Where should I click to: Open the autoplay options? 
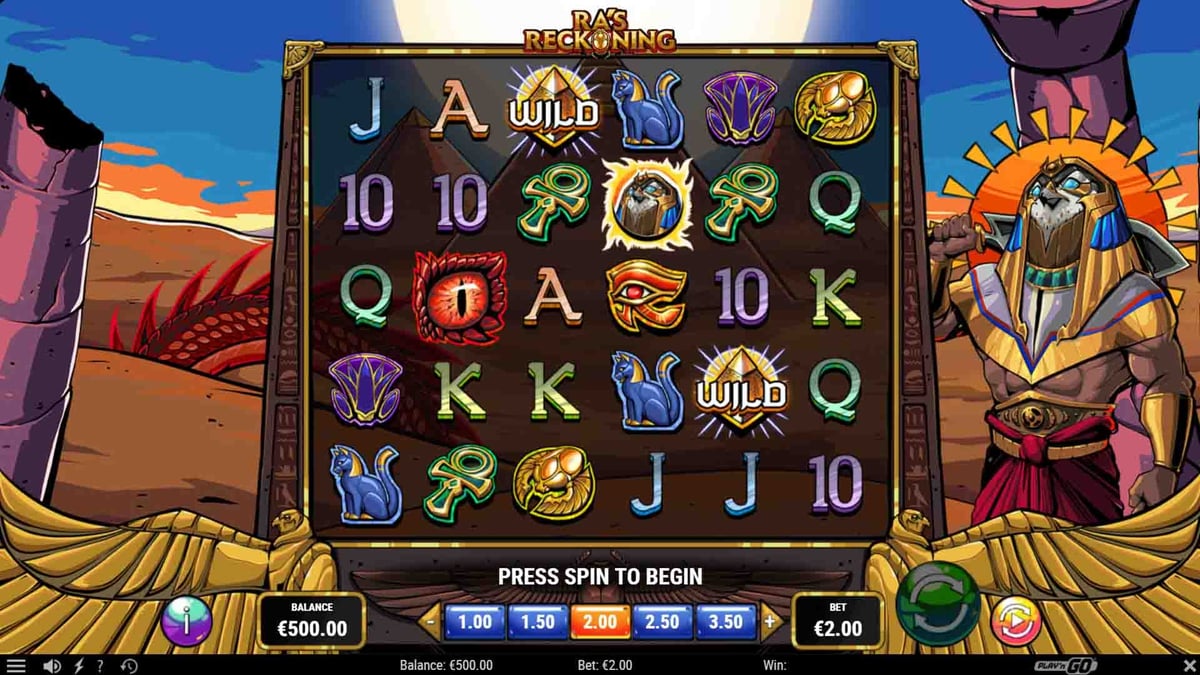(x=1015, y=621)
